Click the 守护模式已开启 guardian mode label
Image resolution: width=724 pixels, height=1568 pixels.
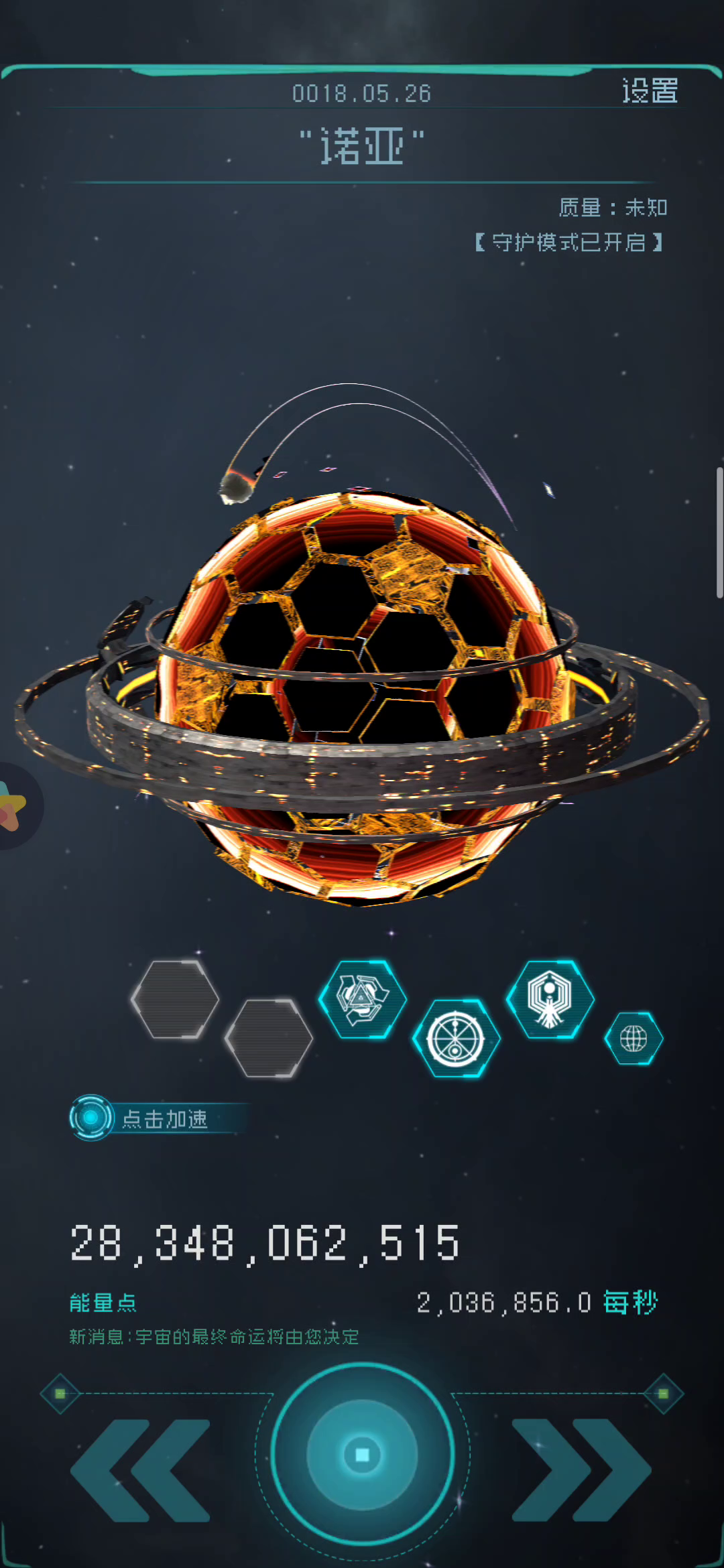point(568,242)
